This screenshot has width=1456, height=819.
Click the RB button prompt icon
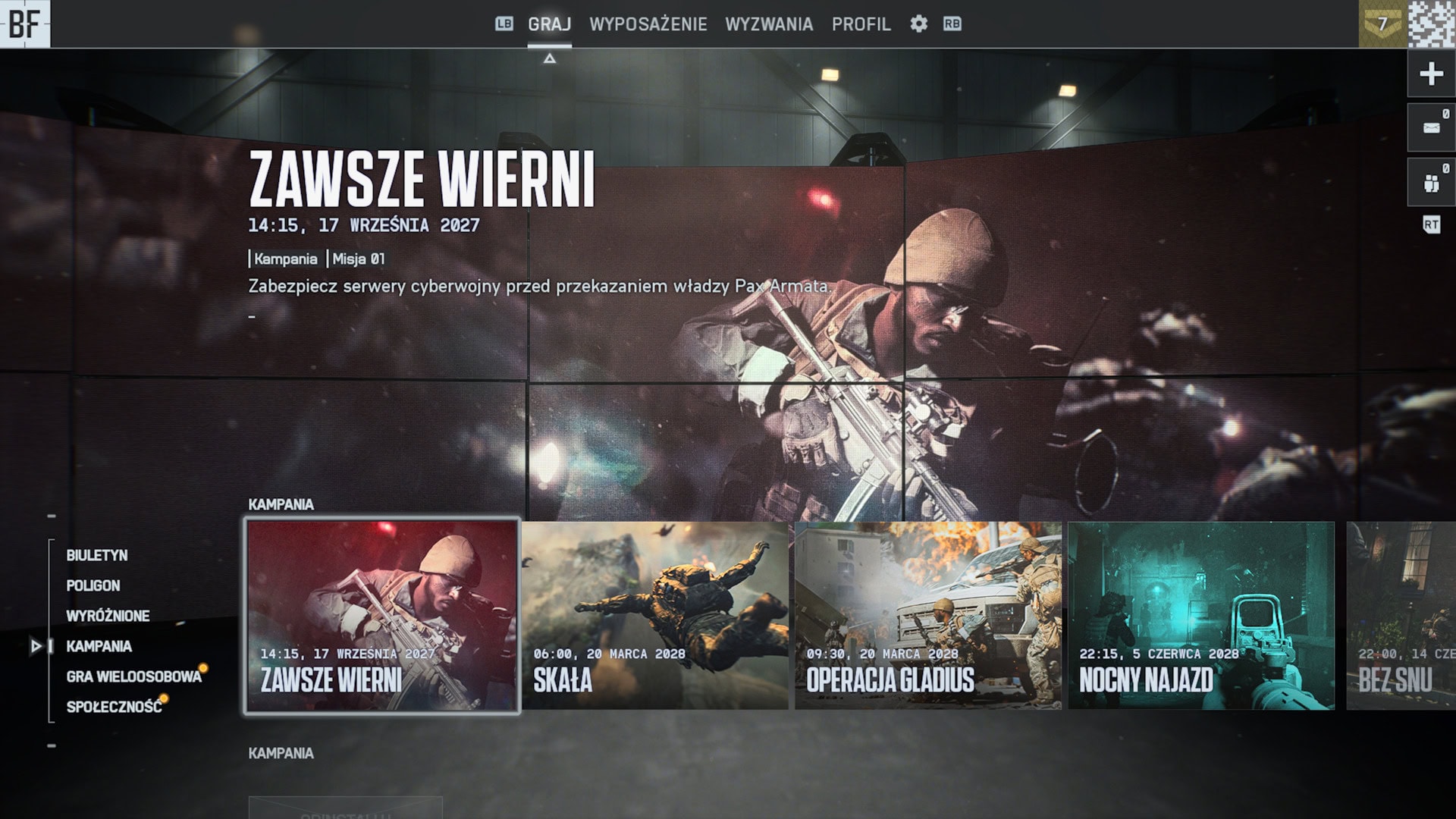pyautogui.click(x=952, y=24)
